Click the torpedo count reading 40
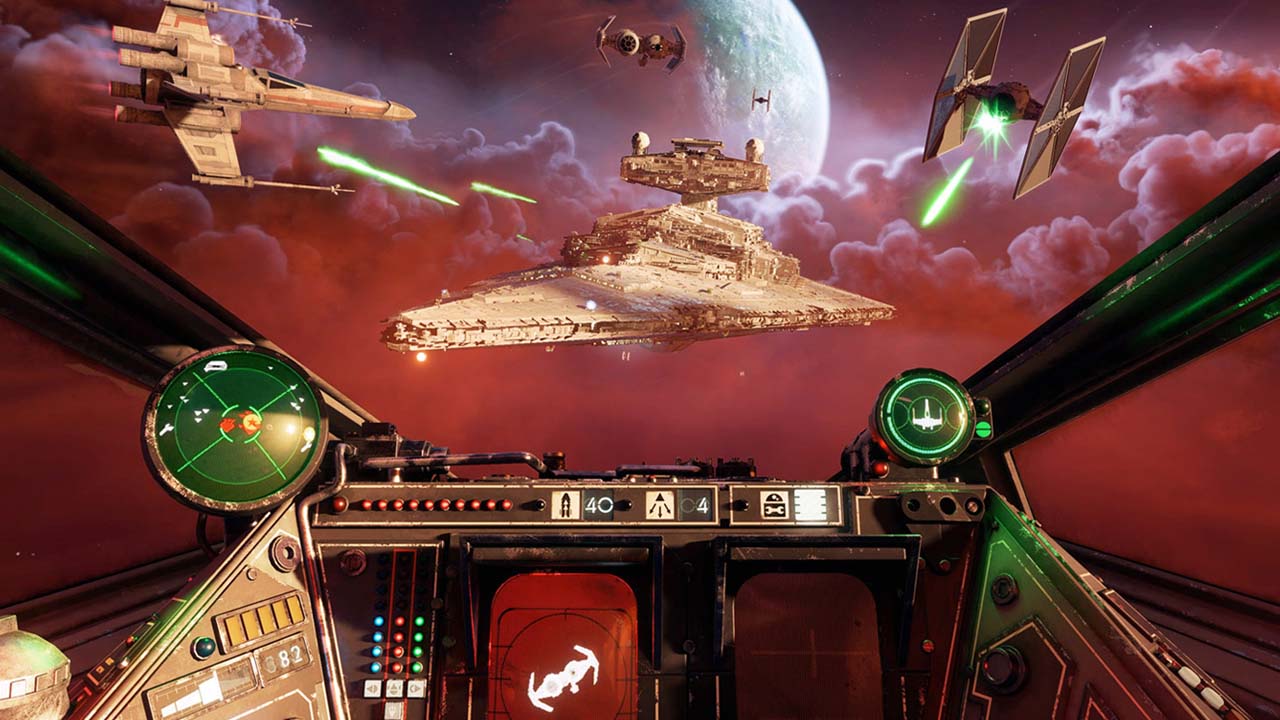 click(x=598, y=503)
